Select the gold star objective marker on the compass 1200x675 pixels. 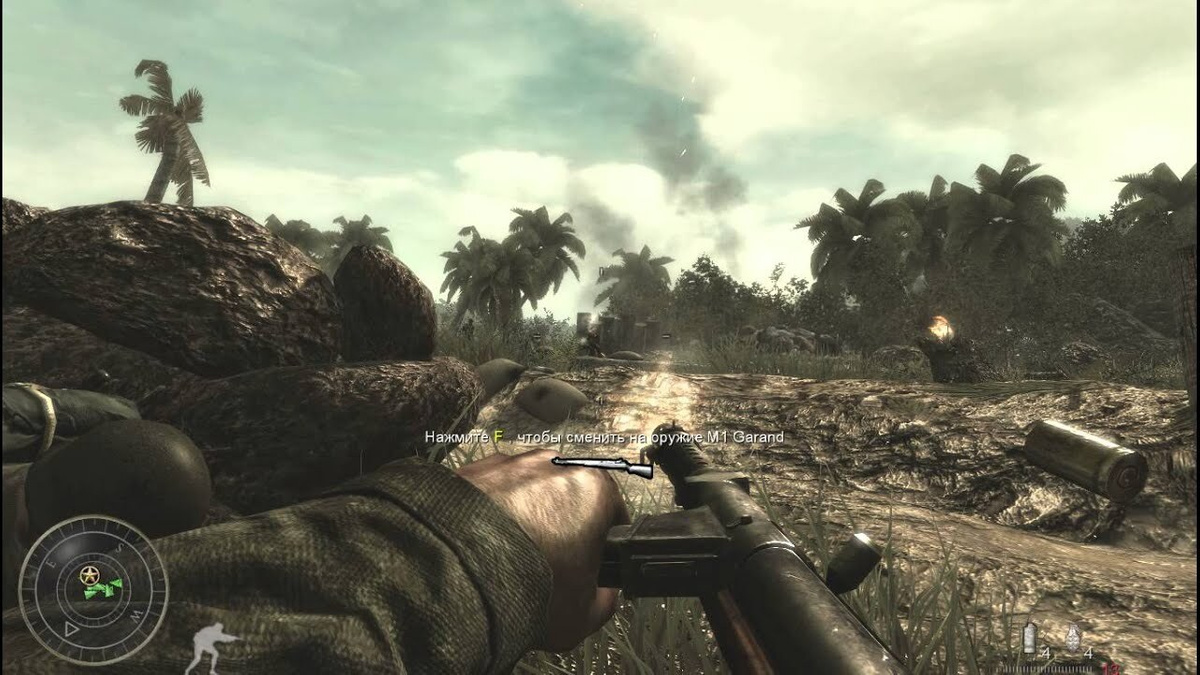click(x=92, y=575)
